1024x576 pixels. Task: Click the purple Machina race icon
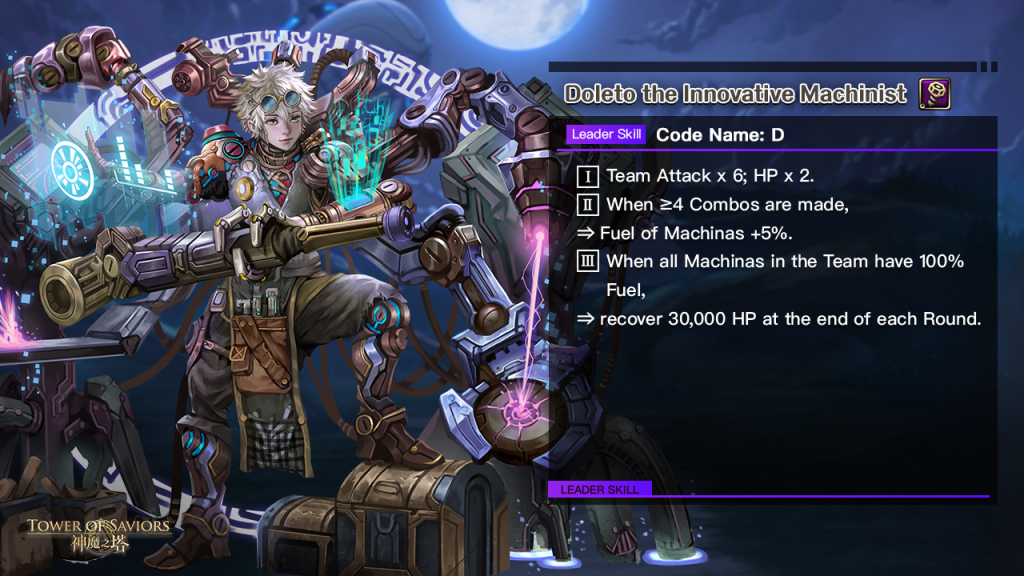(x=934, y=94)
